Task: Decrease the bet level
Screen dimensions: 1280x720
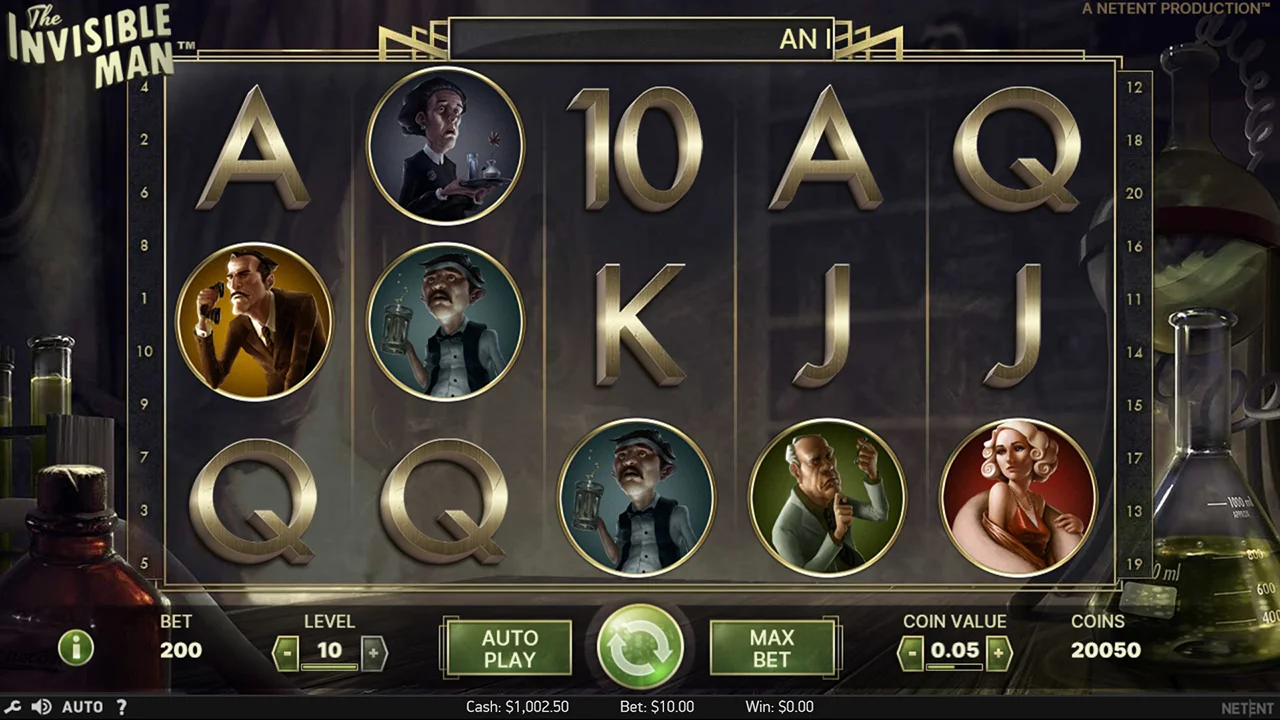Action: click(286, 654)
